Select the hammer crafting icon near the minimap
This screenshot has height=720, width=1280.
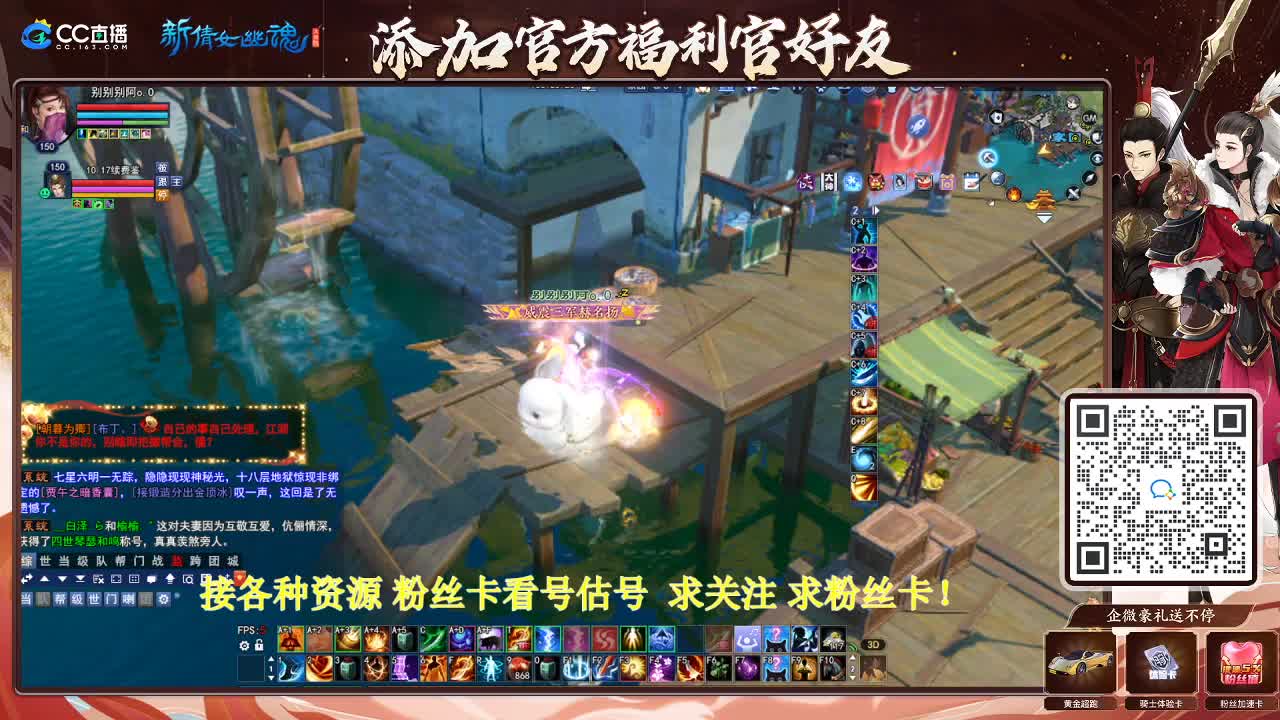(x=987, y=157)
